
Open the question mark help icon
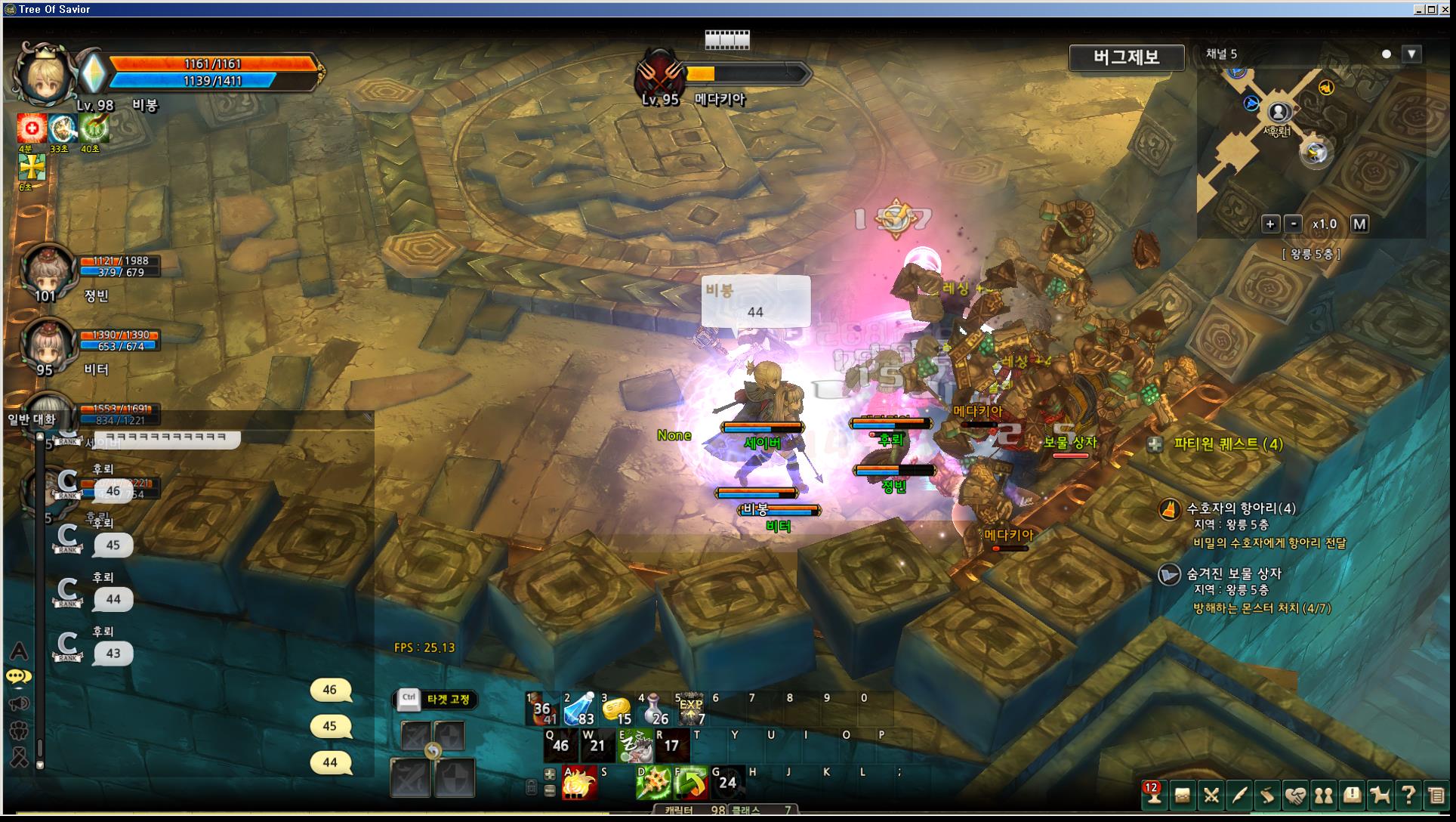click(x=1408, y=795)
